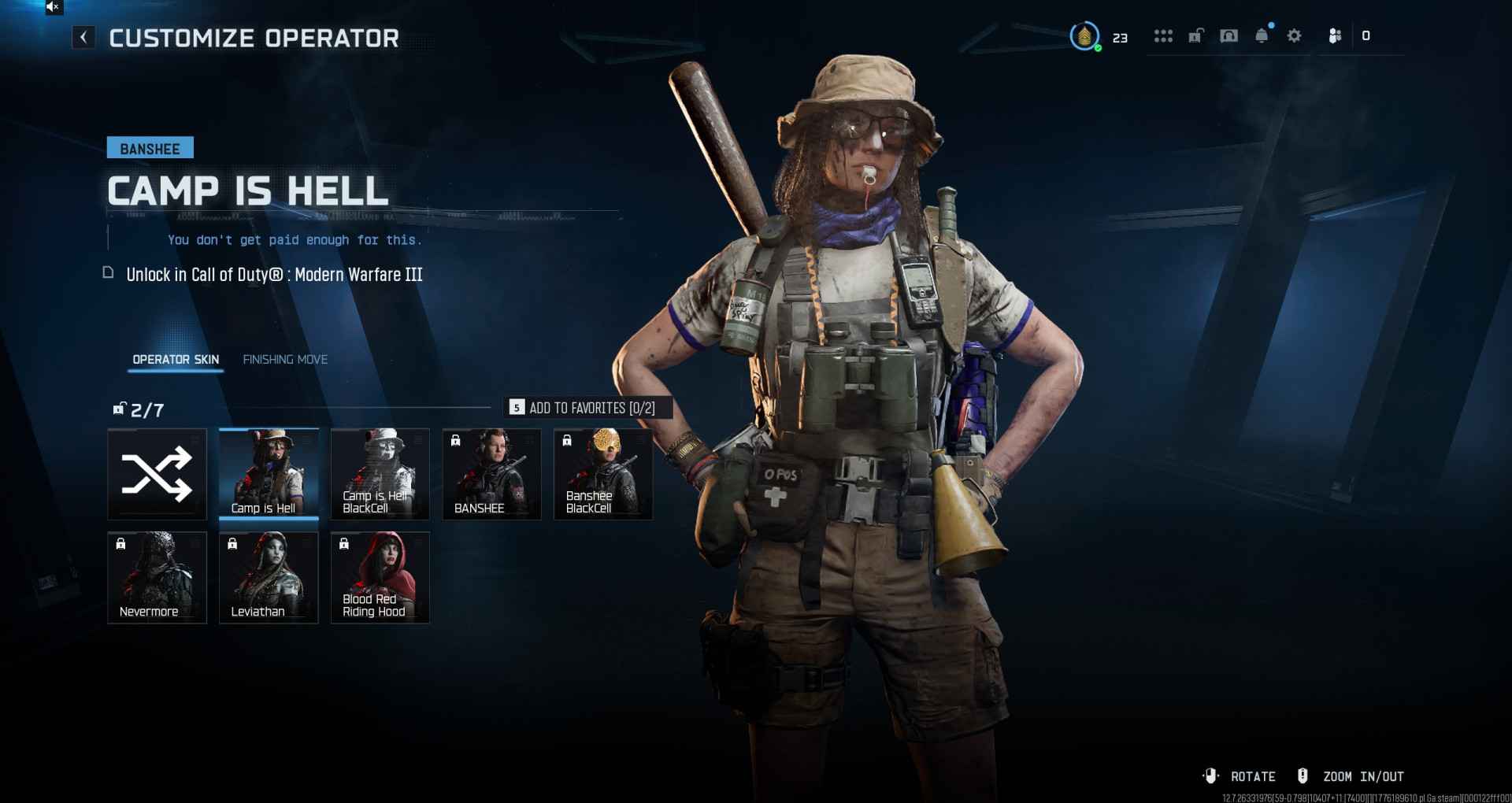1512x803 pixels.
Task: Click the player rank emblem
Action: 1084,36
